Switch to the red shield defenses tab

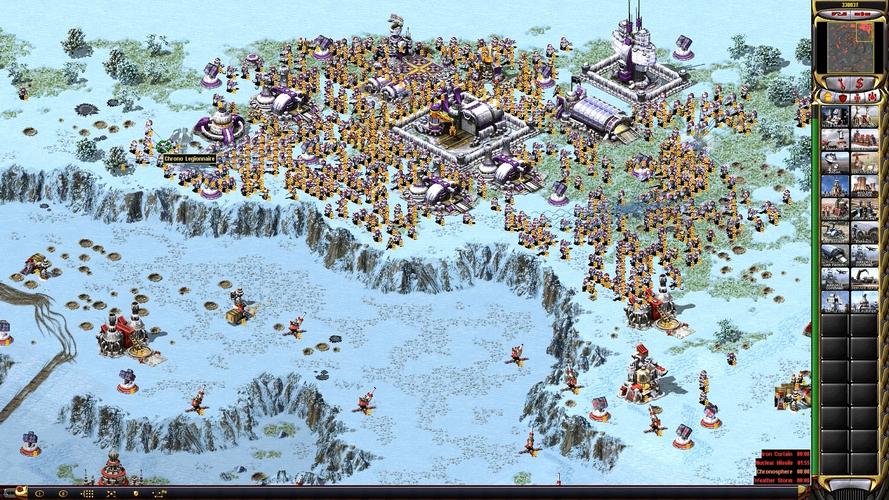[x=841, y=96]
